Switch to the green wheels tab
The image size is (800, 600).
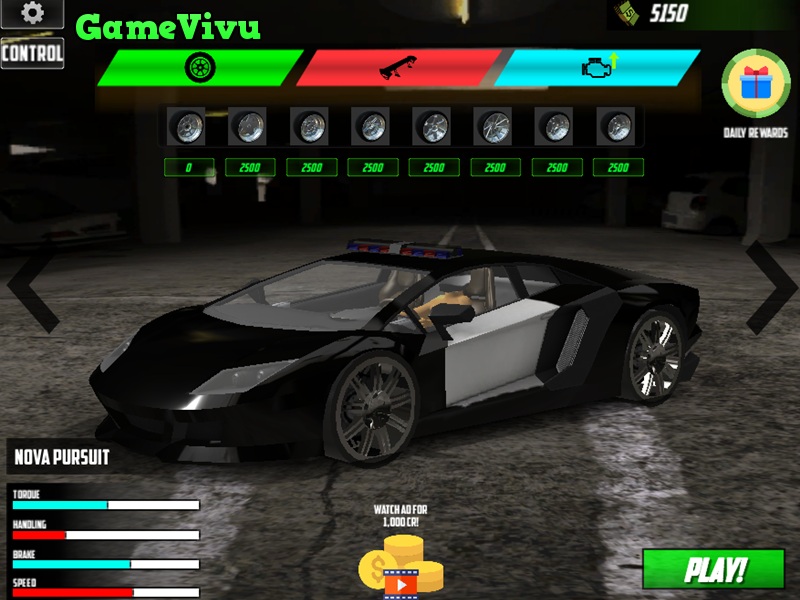[199, 68]
